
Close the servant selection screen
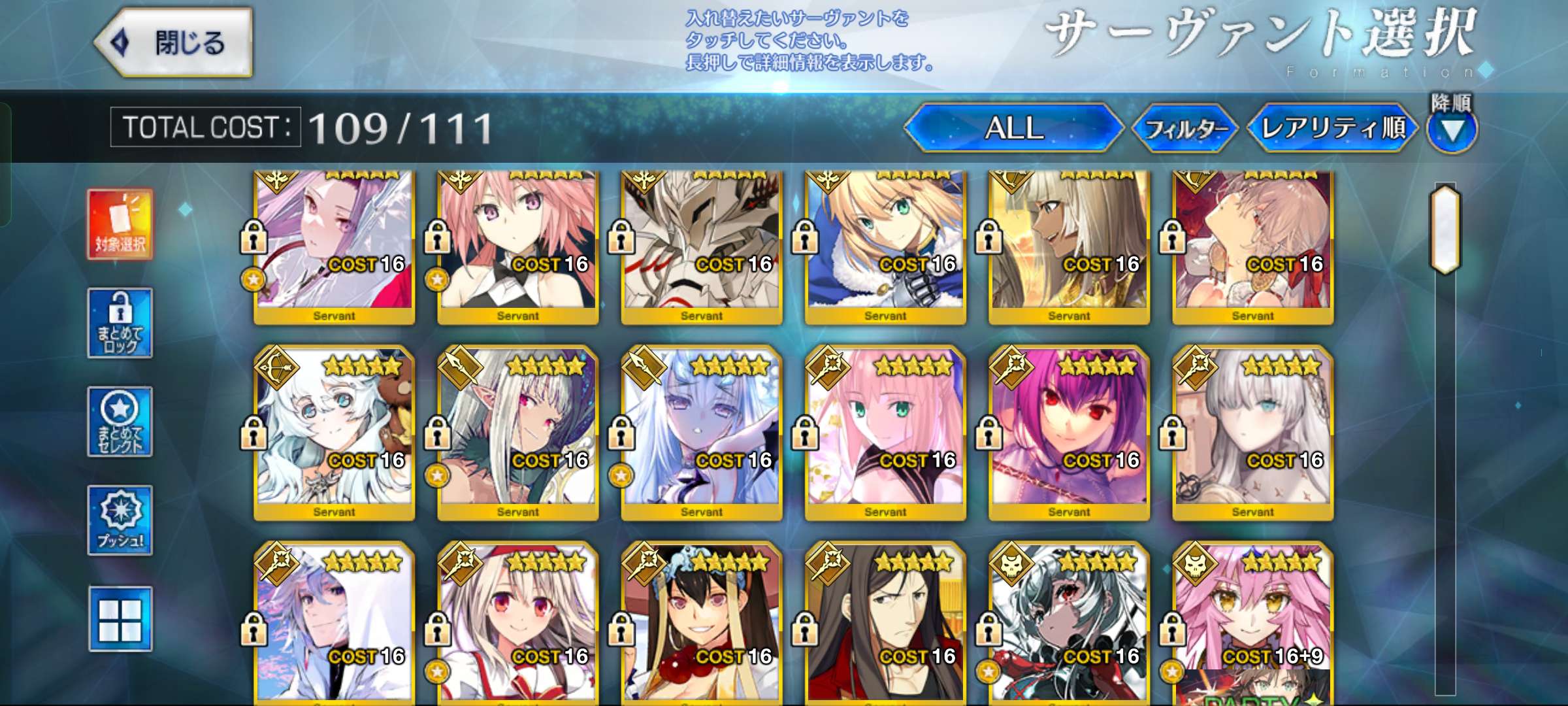174,43
